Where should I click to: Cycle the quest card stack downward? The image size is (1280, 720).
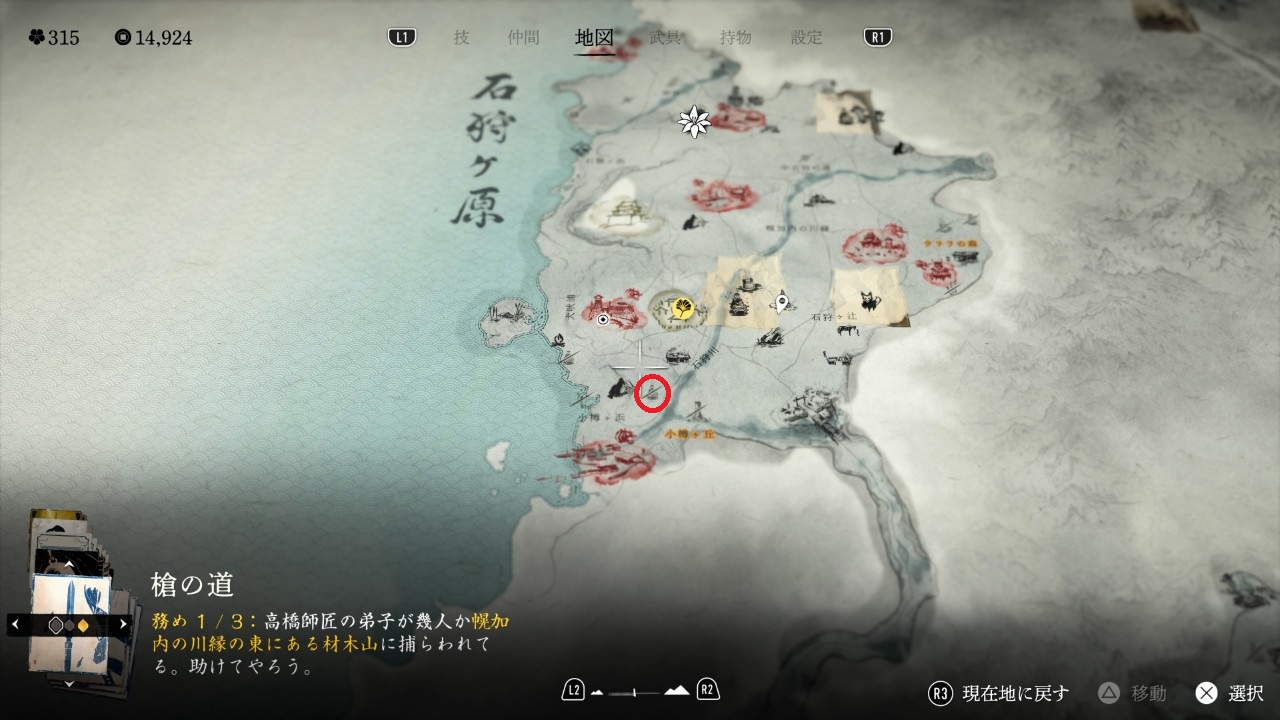pos(68,684)
